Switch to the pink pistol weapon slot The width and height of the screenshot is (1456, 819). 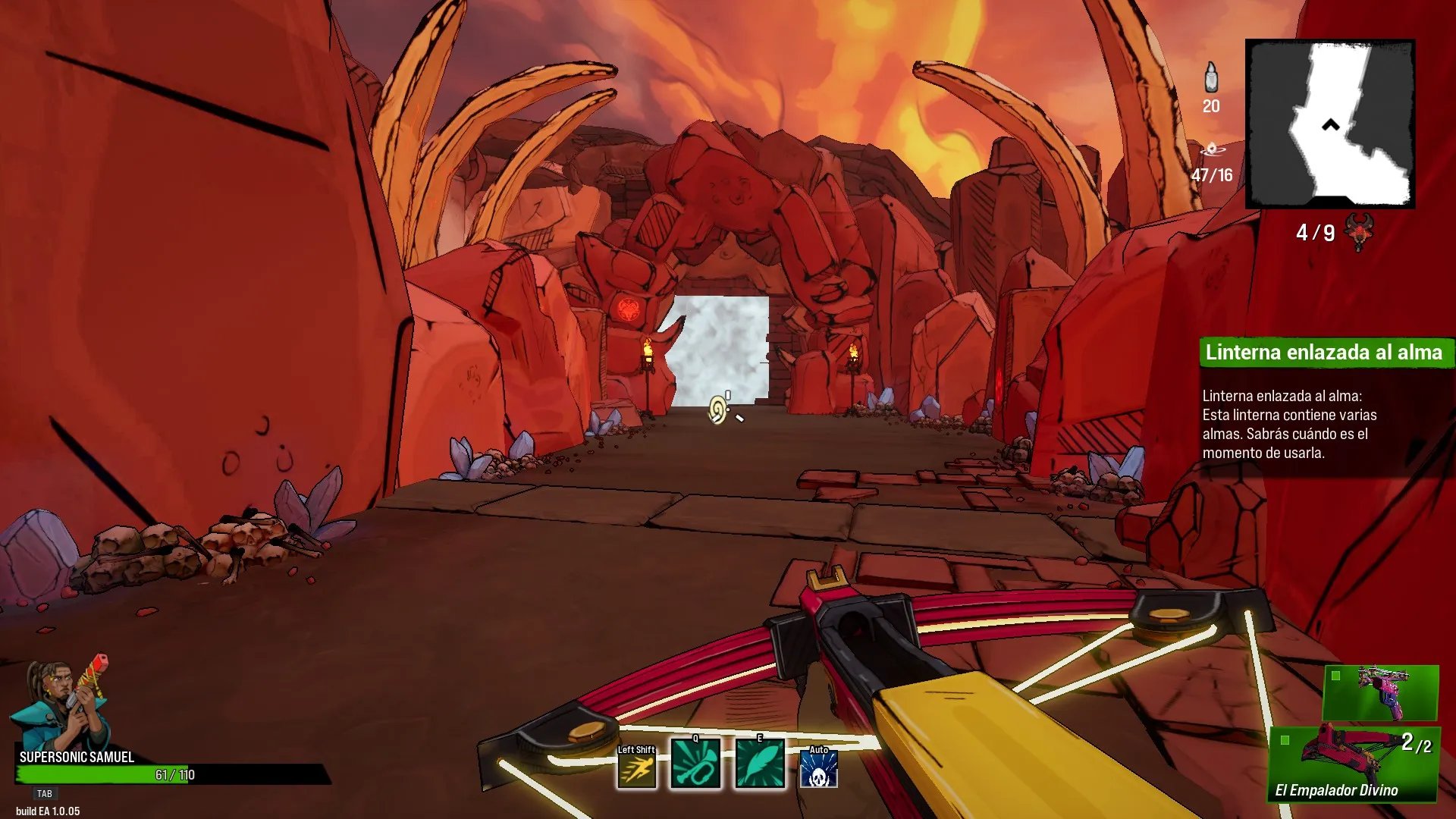(x=1380, y=692)
